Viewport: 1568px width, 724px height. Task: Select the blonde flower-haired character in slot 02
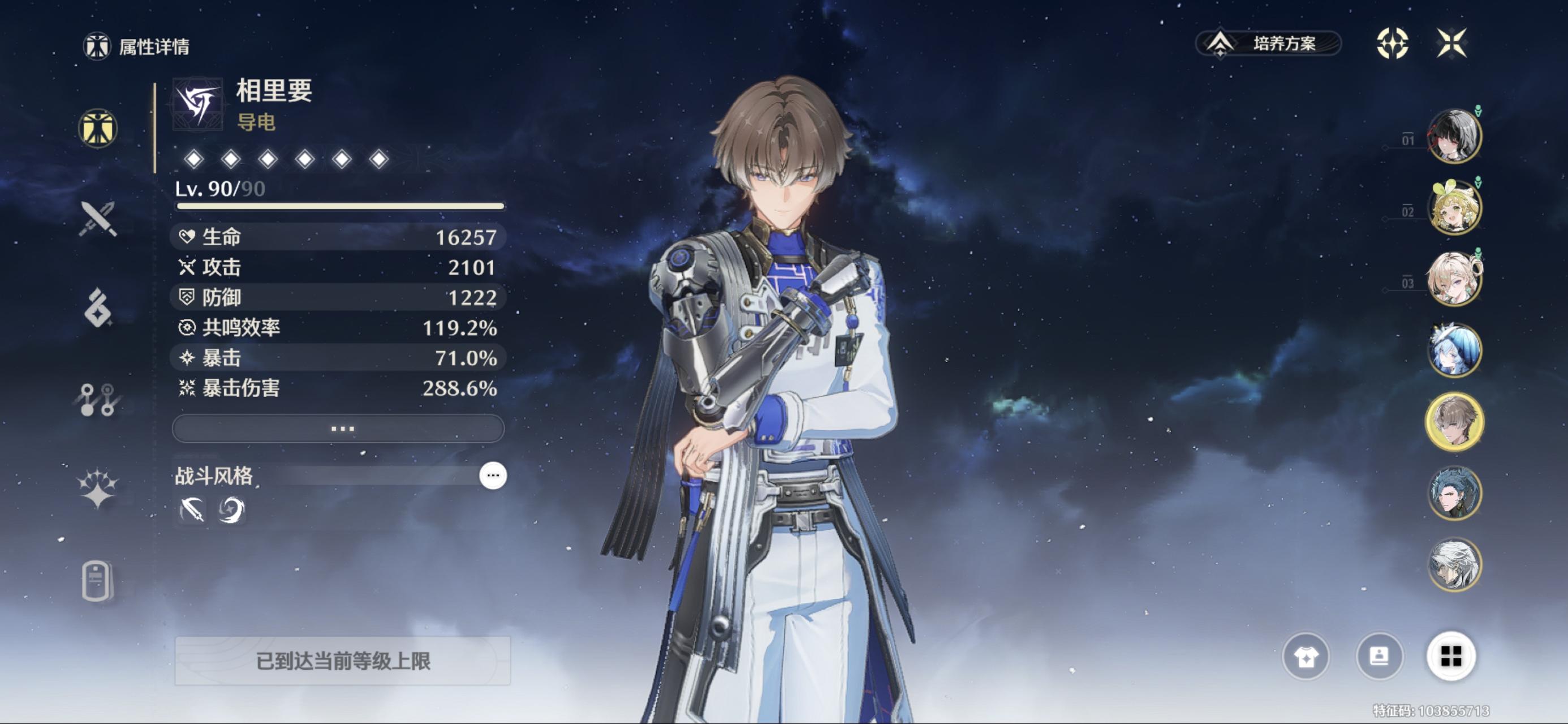1454,208
